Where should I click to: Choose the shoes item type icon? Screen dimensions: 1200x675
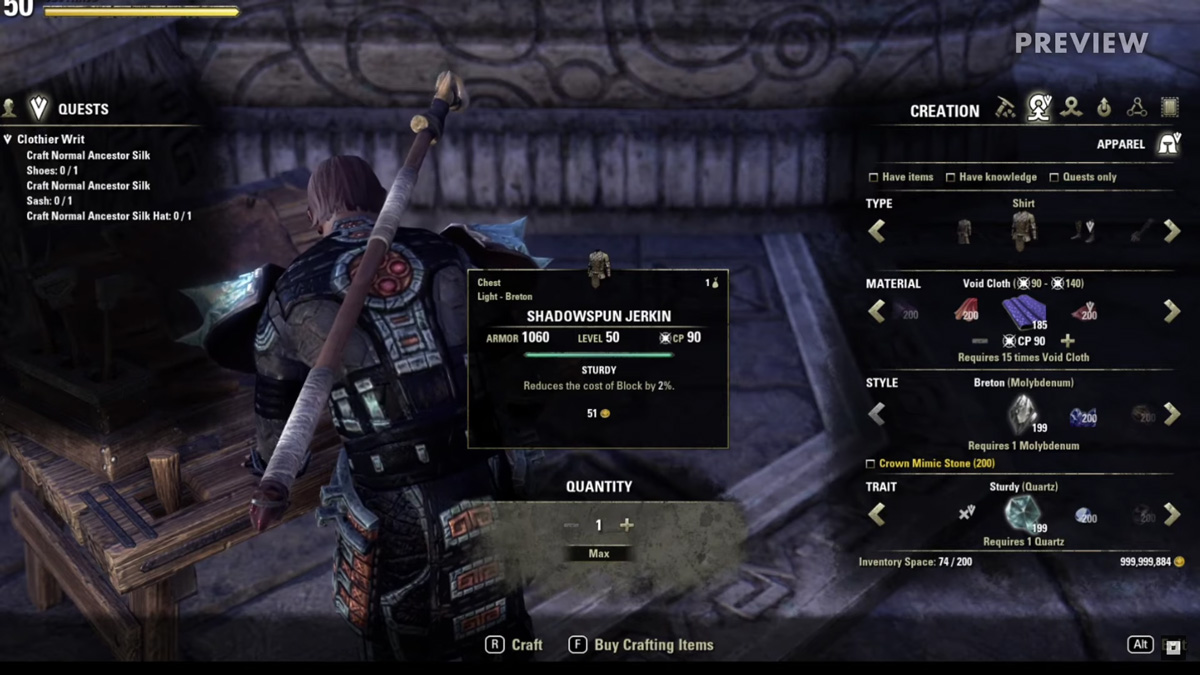(1084, 231)
